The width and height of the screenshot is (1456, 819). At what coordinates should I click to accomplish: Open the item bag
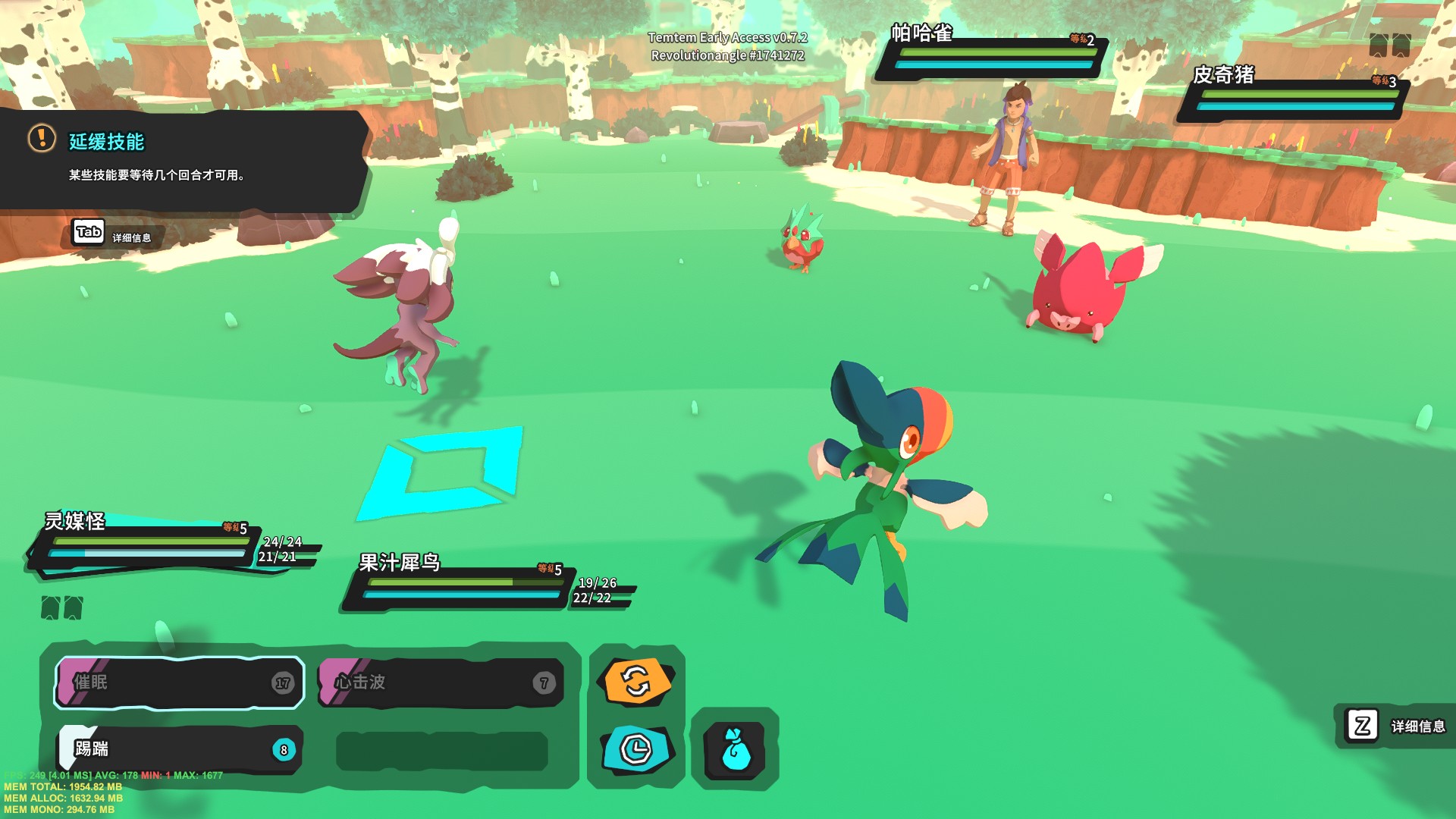click(735, 751)
